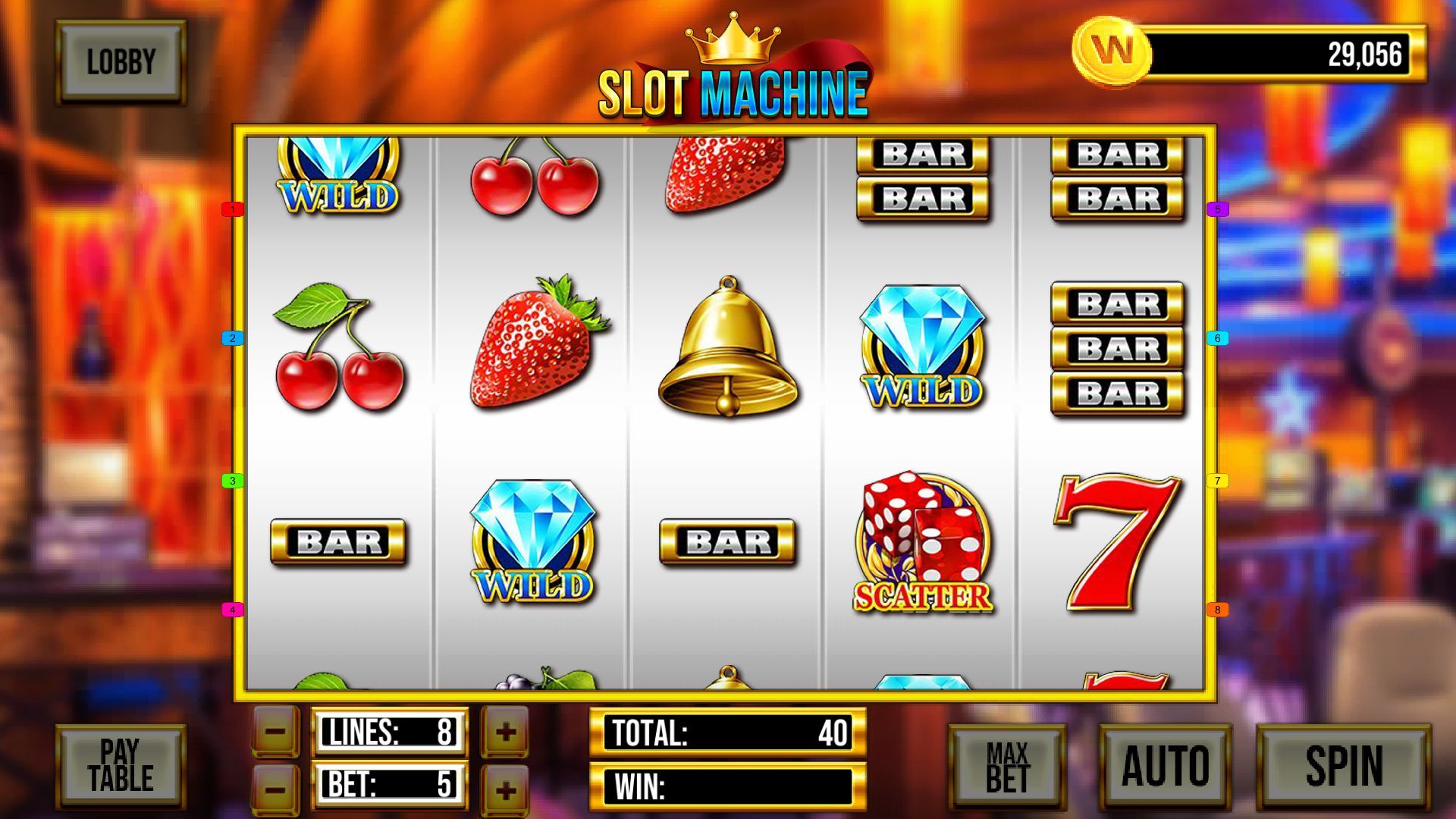
Task: Open the Pay Table
Action: 121,766
